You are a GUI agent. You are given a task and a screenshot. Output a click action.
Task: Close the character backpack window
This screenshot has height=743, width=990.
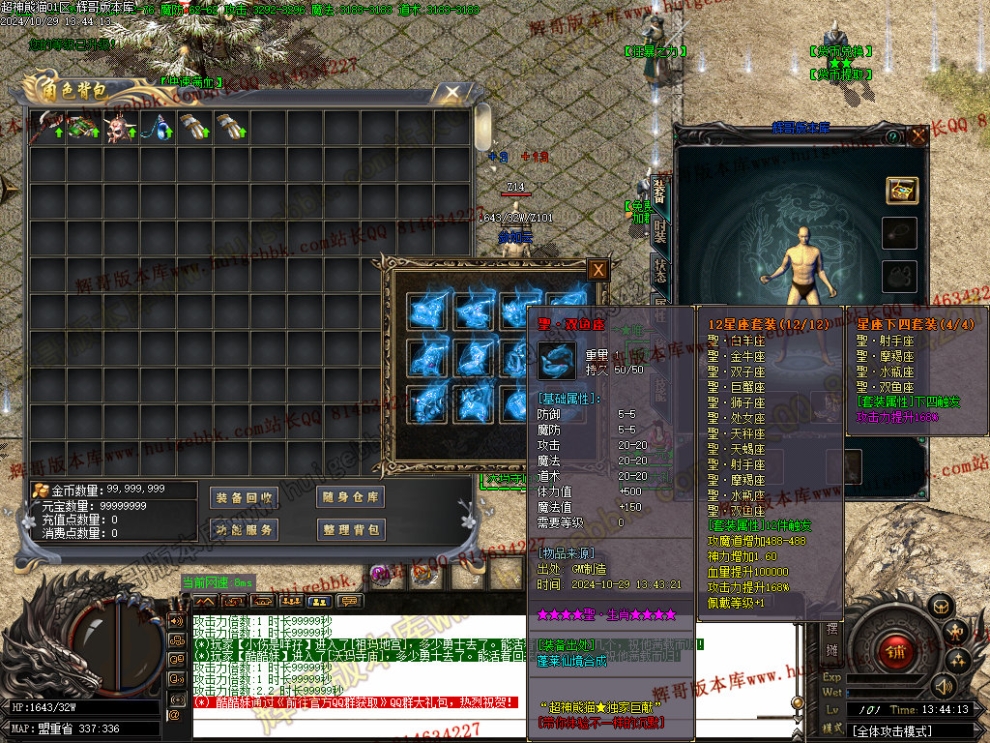click(x=452, y=93)
